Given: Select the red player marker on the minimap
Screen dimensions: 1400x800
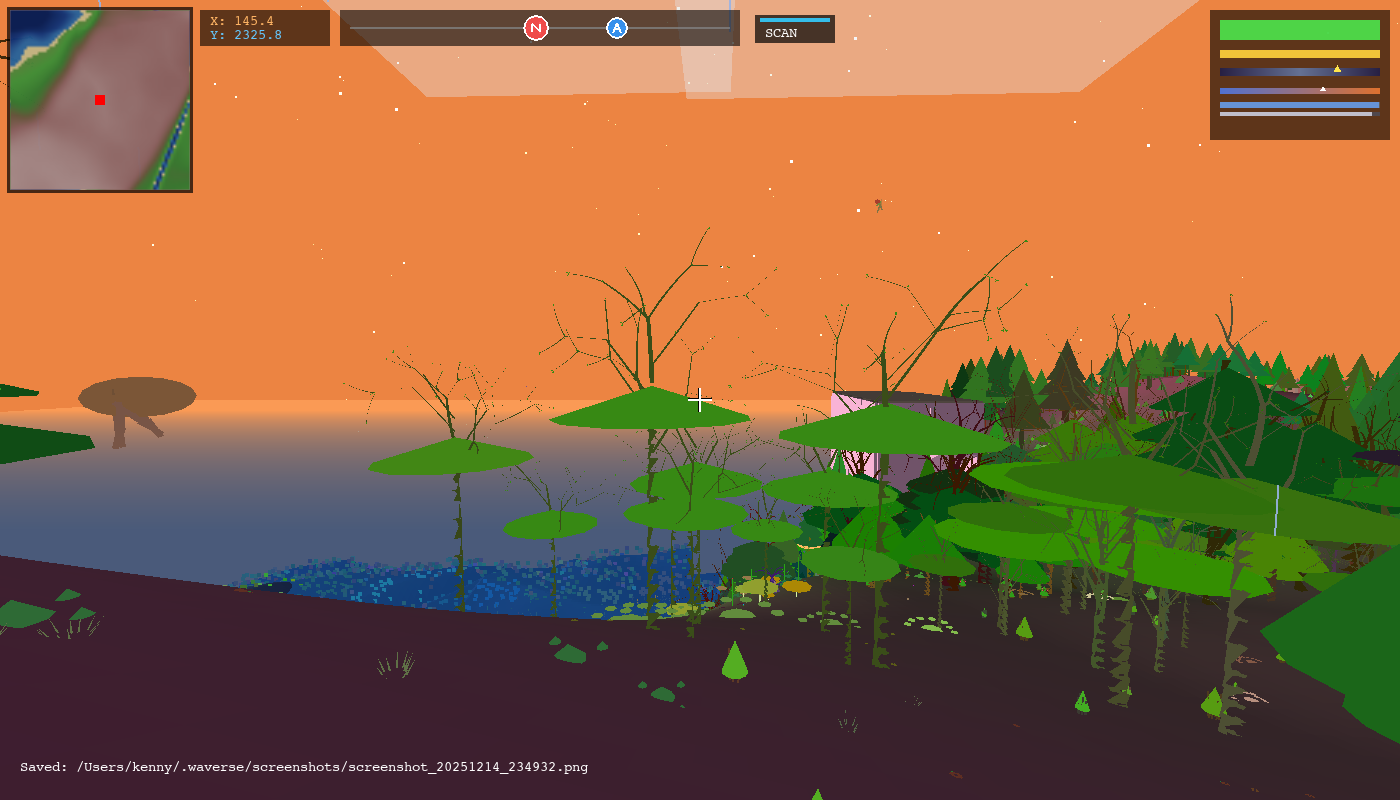Looking at the screenshot, I should tap(99, 100).
